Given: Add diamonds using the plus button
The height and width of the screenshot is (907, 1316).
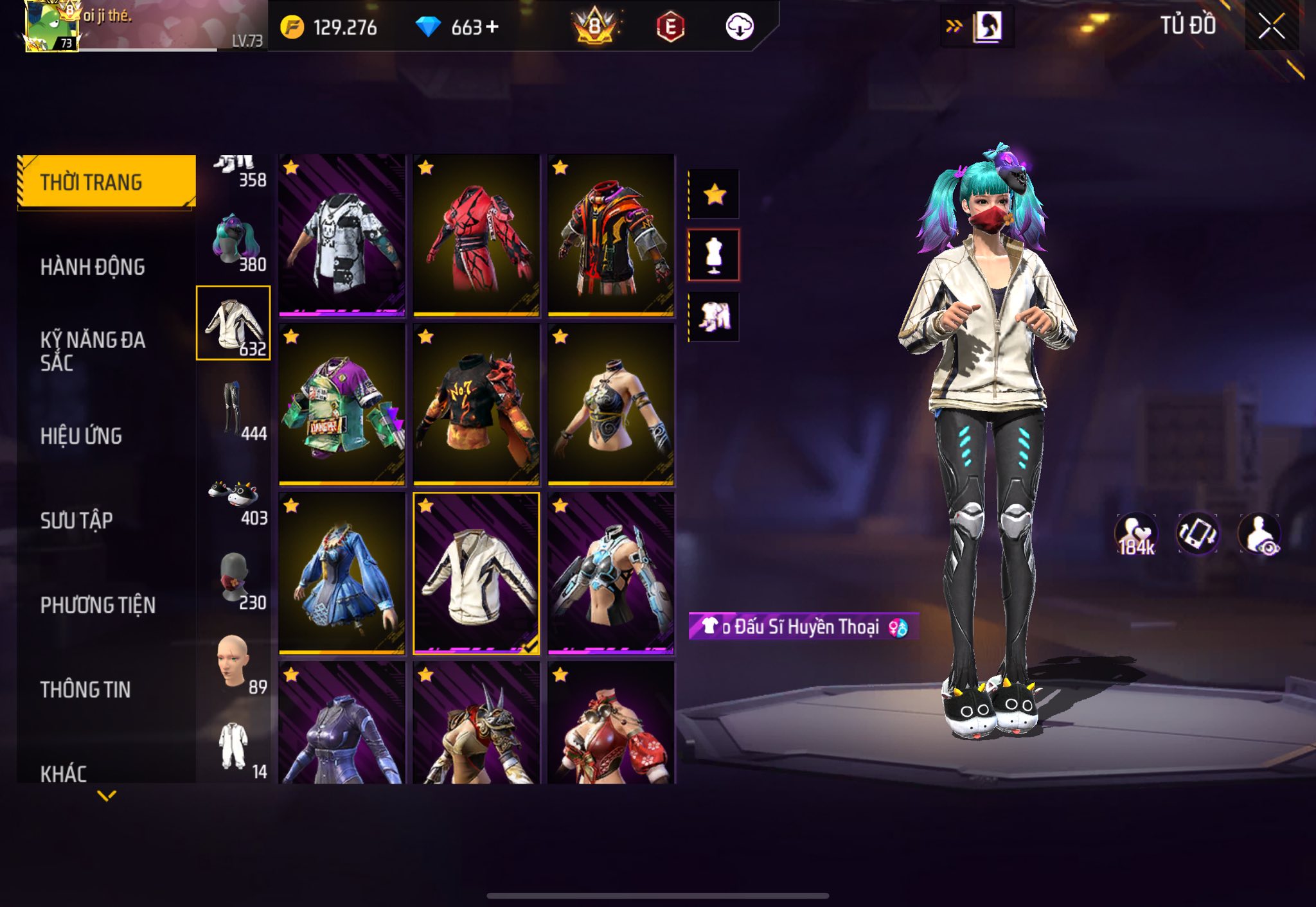Looking at the screenshot, I should point(492,27).
